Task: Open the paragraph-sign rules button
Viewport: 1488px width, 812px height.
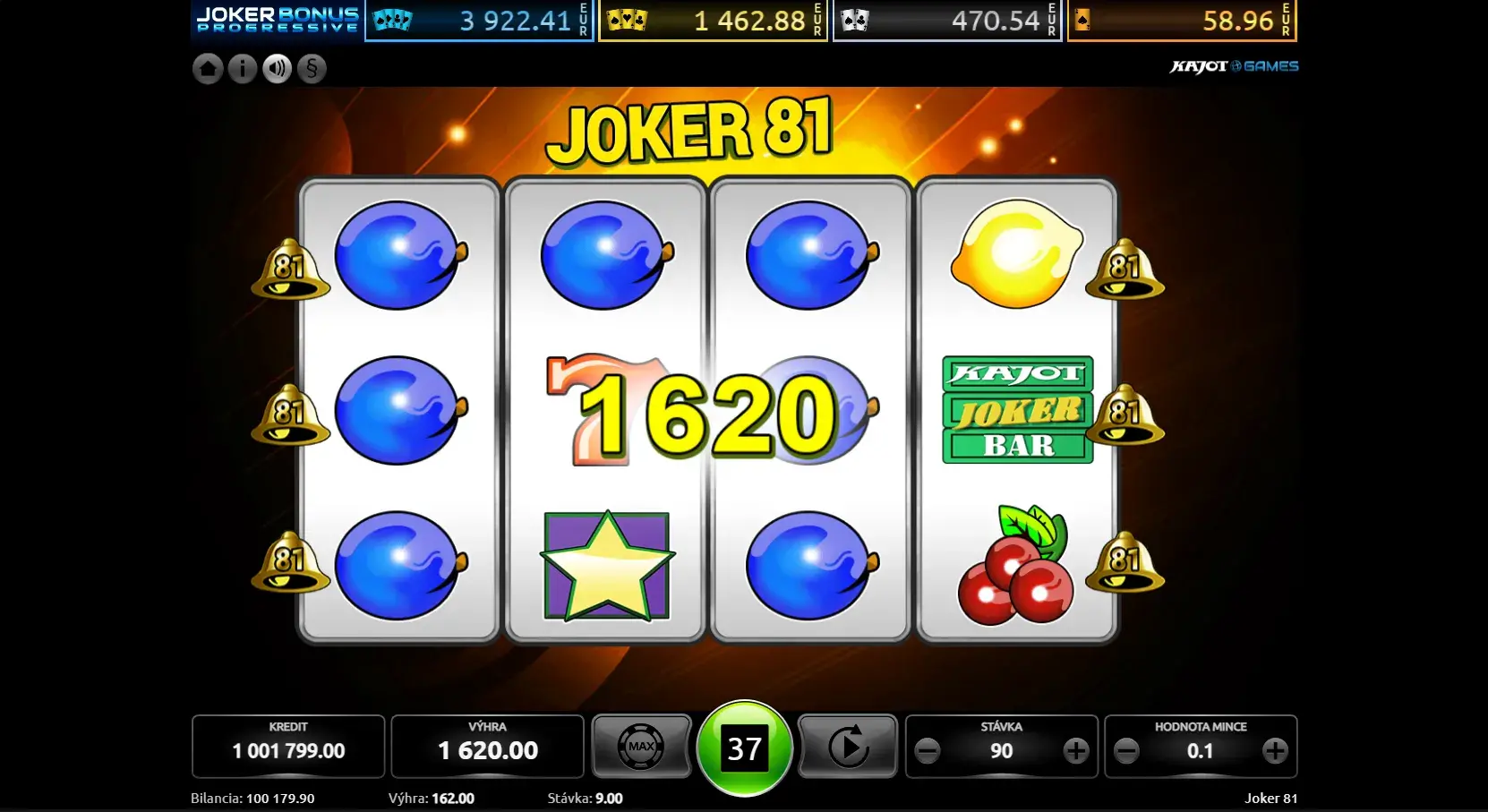Action: pyautogui.click(x=312, y=69)
